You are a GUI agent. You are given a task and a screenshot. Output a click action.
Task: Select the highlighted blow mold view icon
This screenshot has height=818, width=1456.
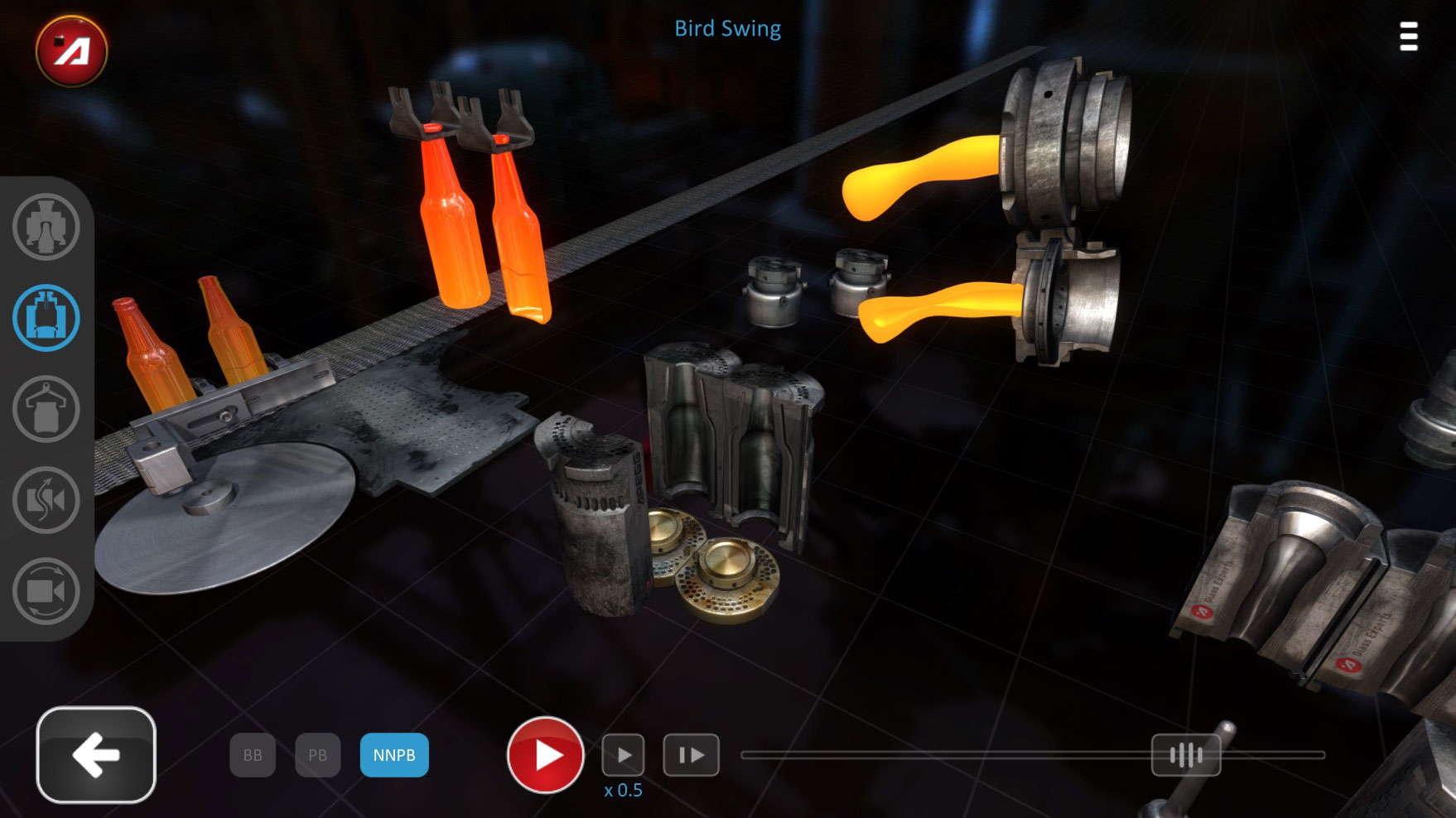click(x=46, y=319)
